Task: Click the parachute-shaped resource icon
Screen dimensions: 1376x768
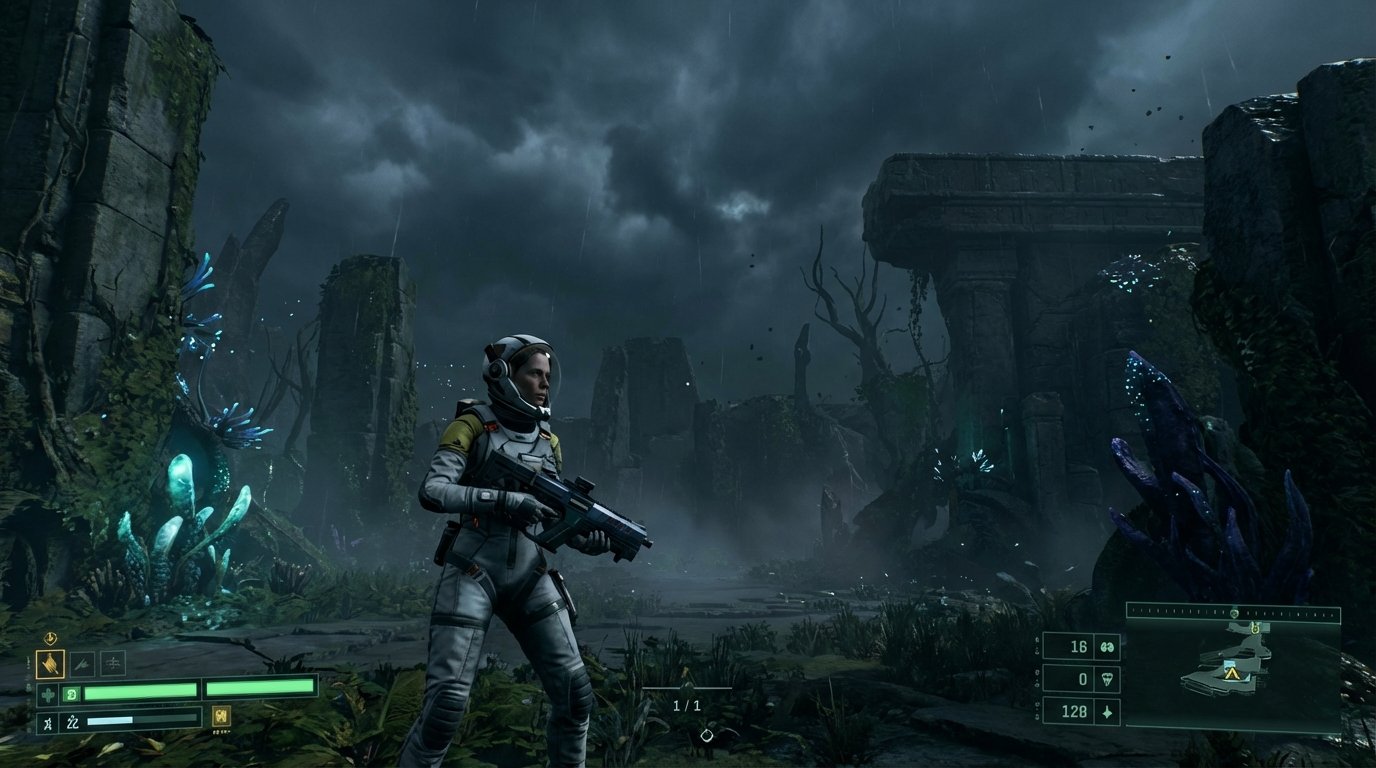Action: pyautogui.click(x=1106, y=680)
